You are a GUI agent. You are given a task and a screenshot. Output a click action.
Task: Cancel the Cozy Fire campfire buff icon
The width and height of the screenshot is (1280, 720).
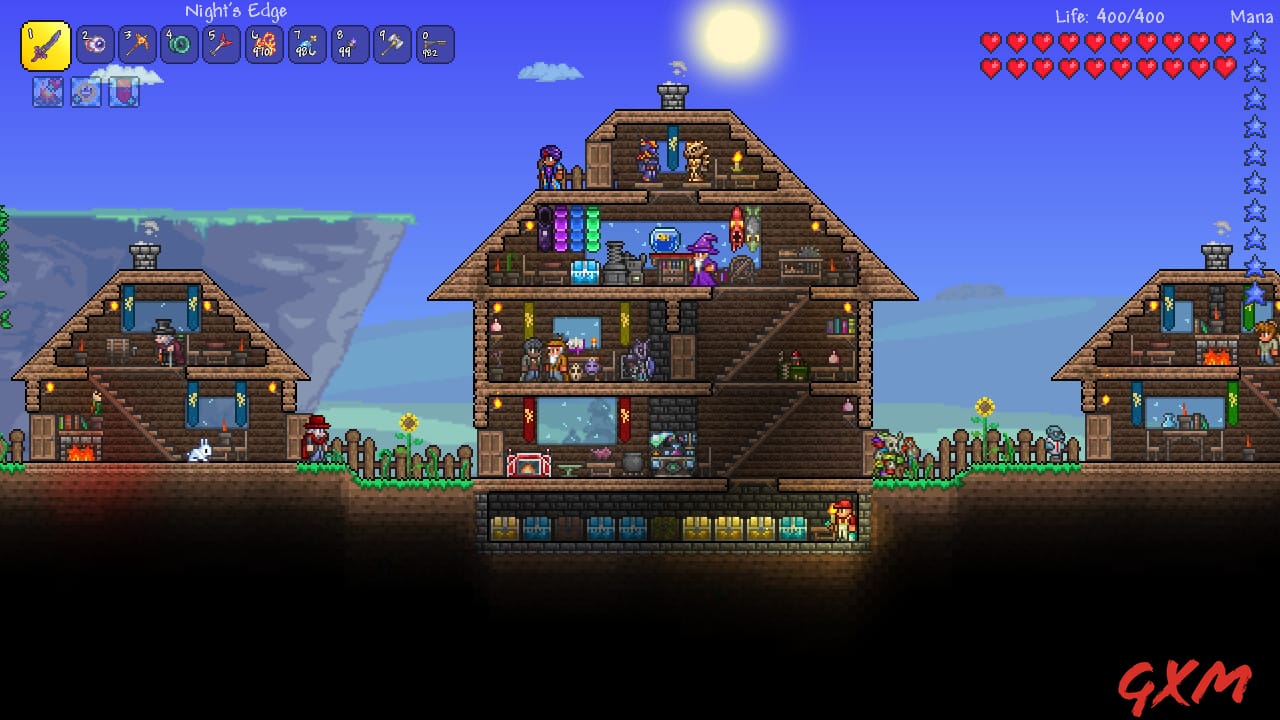point(46,94)
